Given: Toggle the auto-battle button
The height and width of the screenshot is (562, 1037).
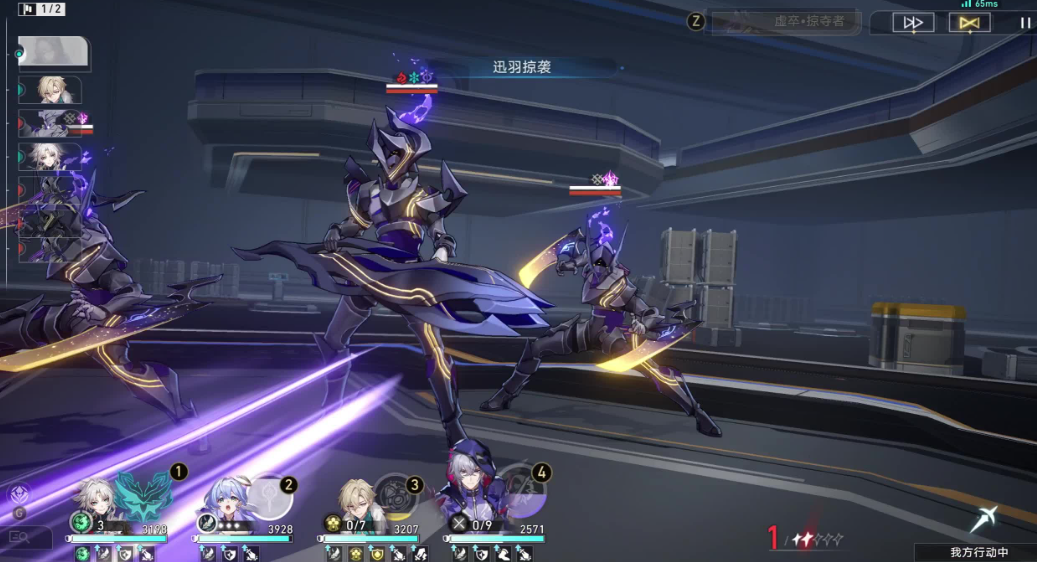Looking at the screenshot, I should (x=968, y=23).
